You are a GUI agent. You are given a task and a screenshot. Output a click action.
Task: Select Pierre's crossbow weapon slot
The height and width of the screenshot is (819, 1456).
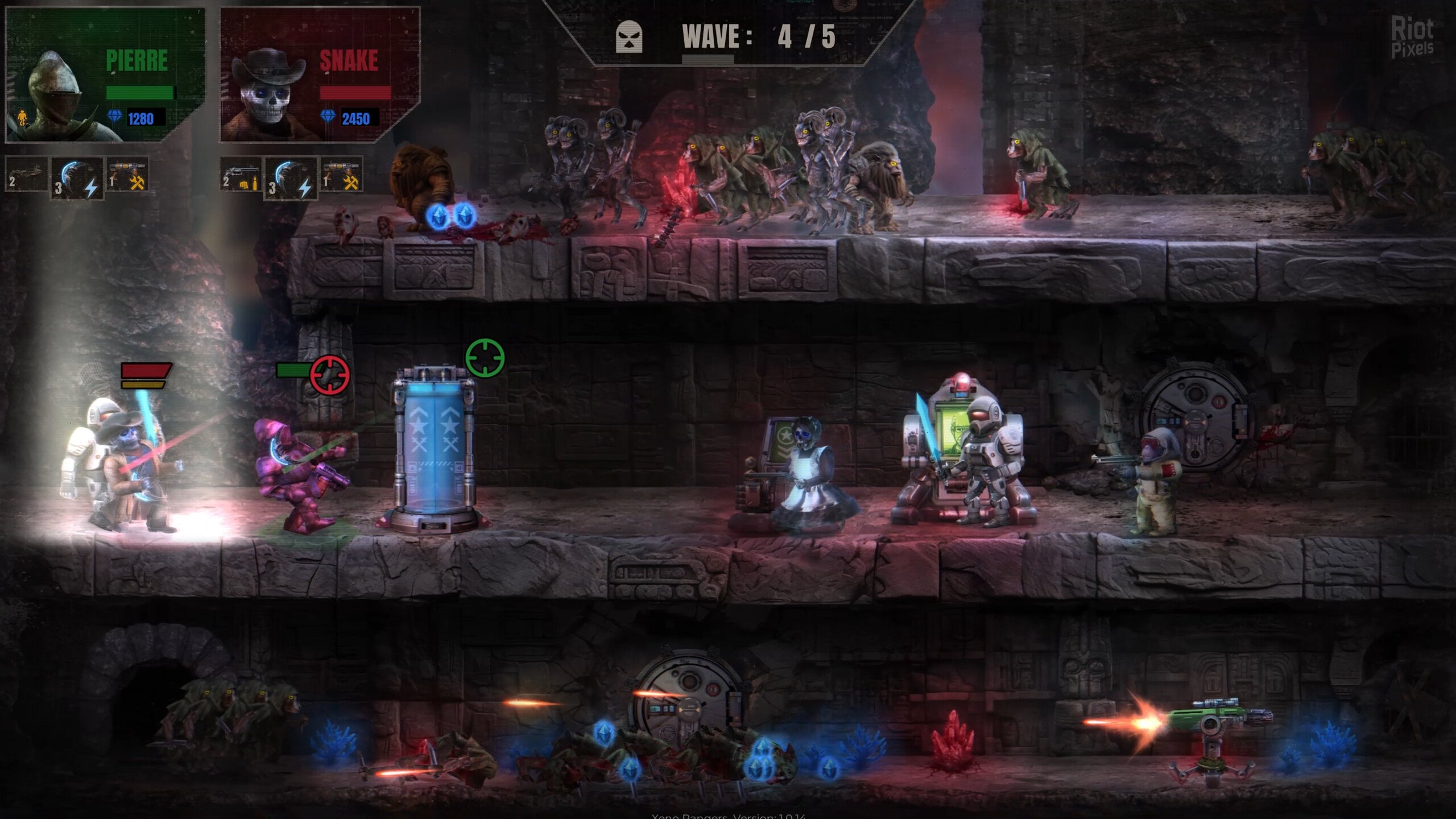tap(26, 175)
